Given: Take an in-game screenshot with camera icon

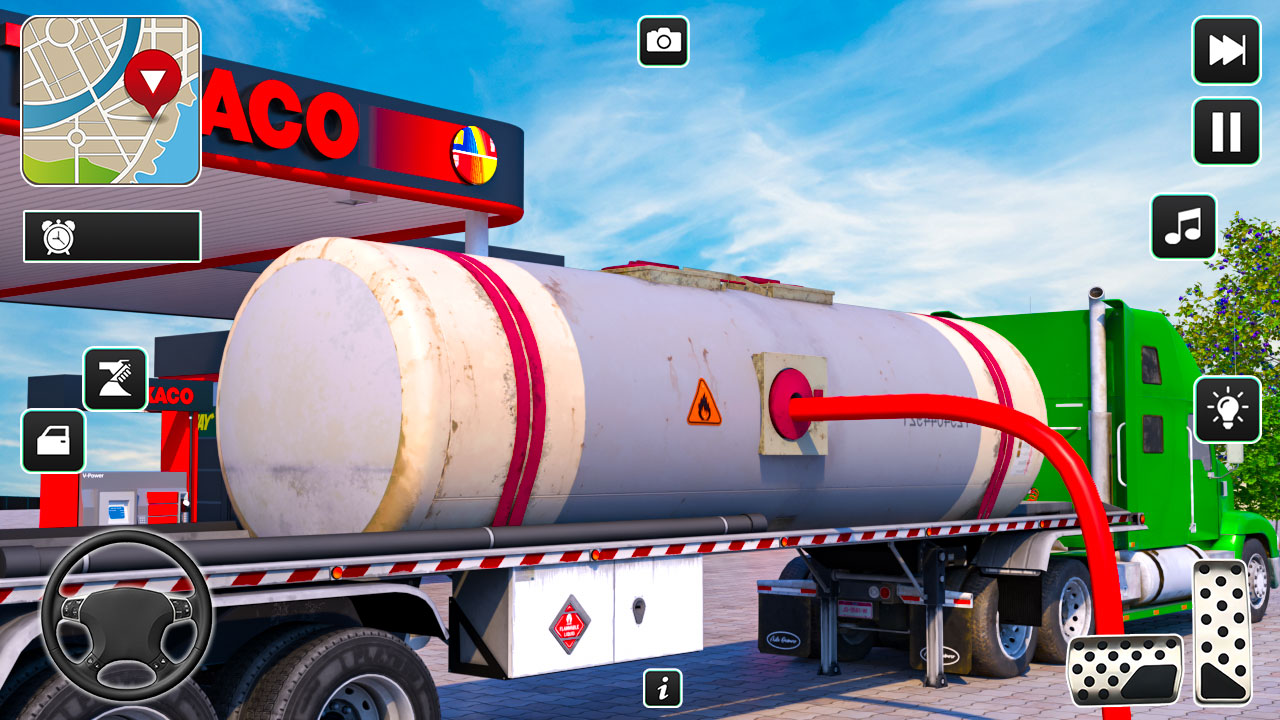Looking at the screenshot, I should click(x=665, y=41).
